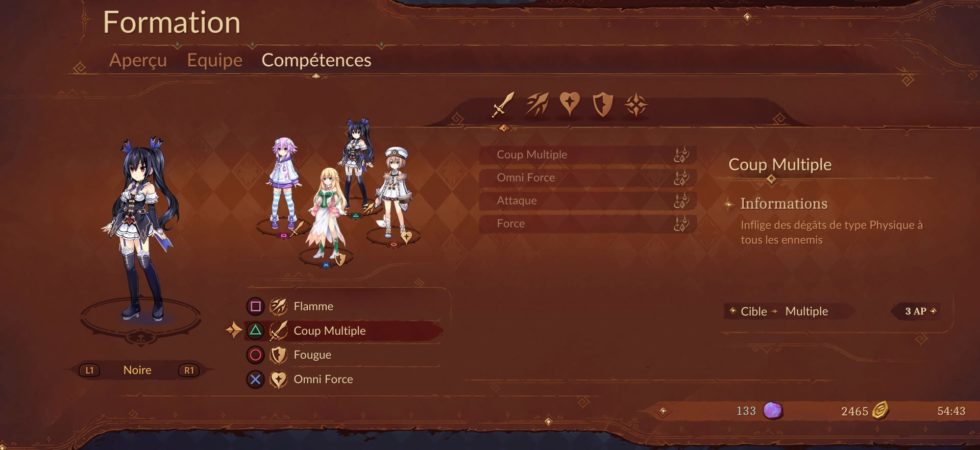
Task: Select the Fougue skill slot
Action: click(x=340, y=355)
